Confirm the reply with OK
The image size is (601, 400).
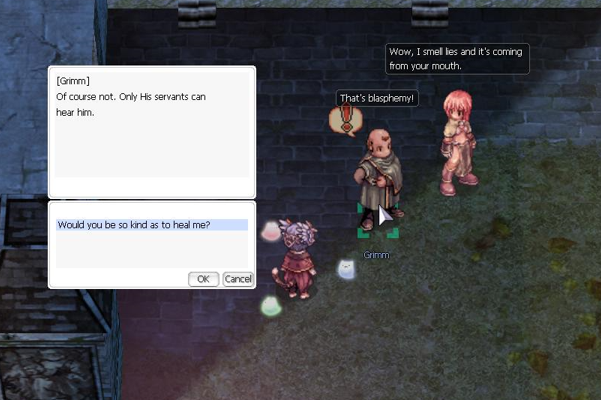pos(203,279)
